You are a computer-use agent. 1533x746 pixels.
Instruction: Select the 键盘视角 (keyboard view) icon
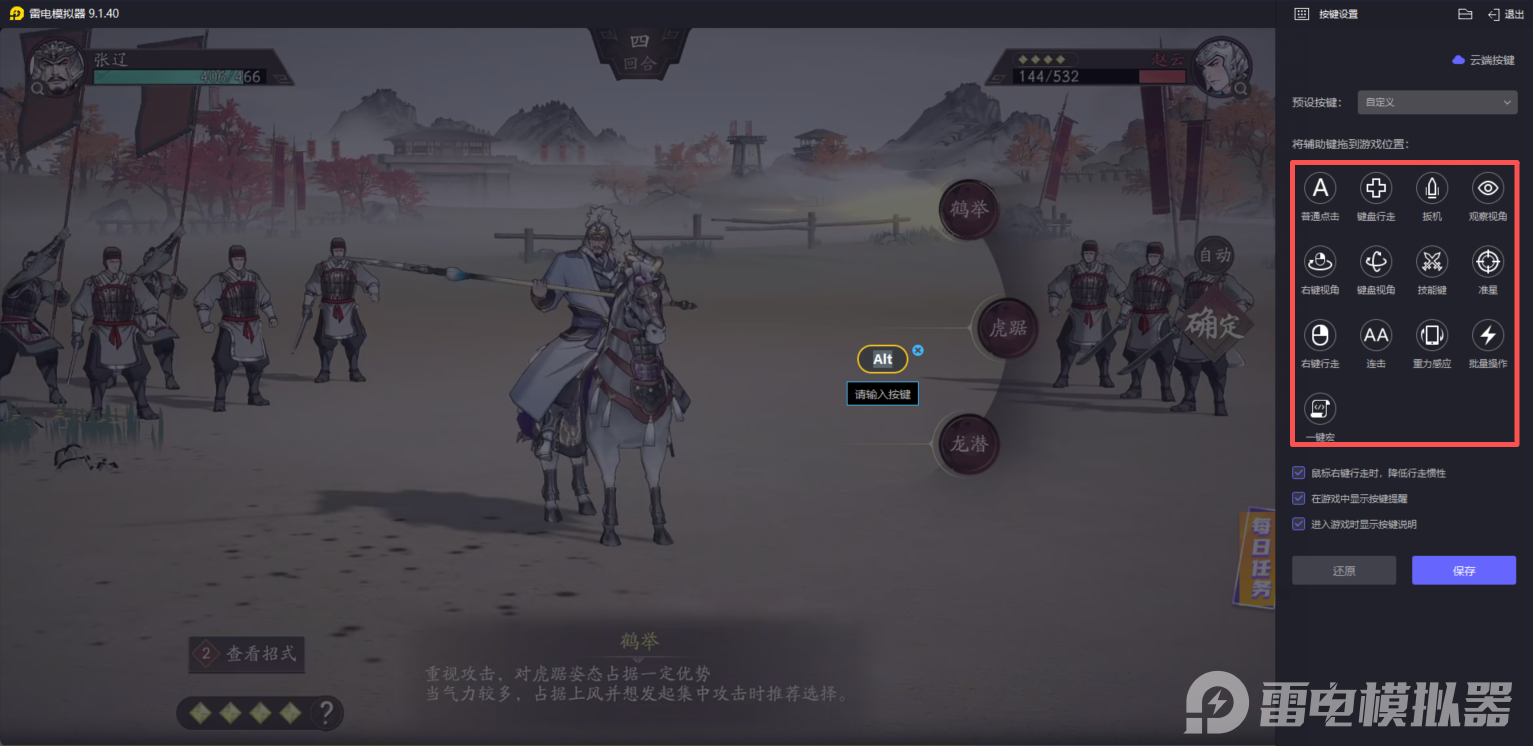point(1376,262)
